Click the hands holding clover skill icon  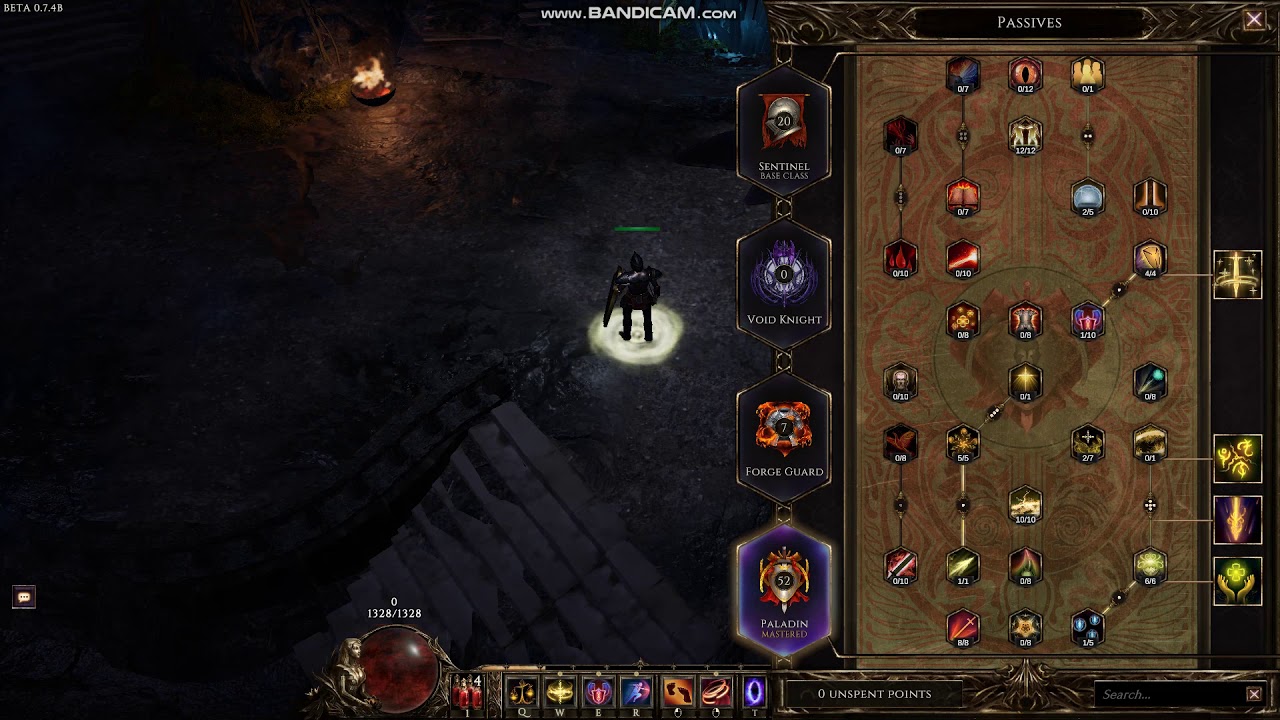[x=1238, y=581]
